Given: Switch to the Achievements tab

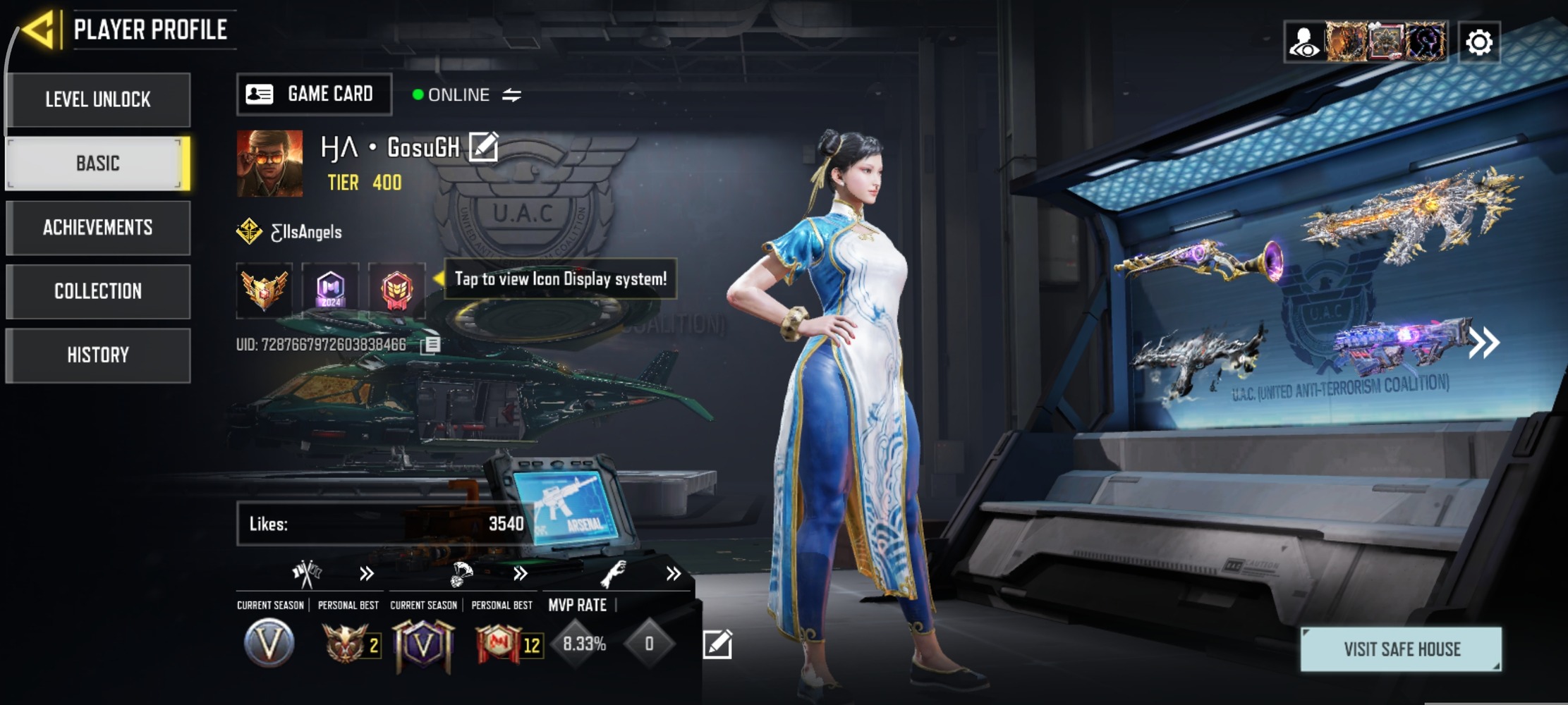Looking at the screenshot, I should click(98, 227).
